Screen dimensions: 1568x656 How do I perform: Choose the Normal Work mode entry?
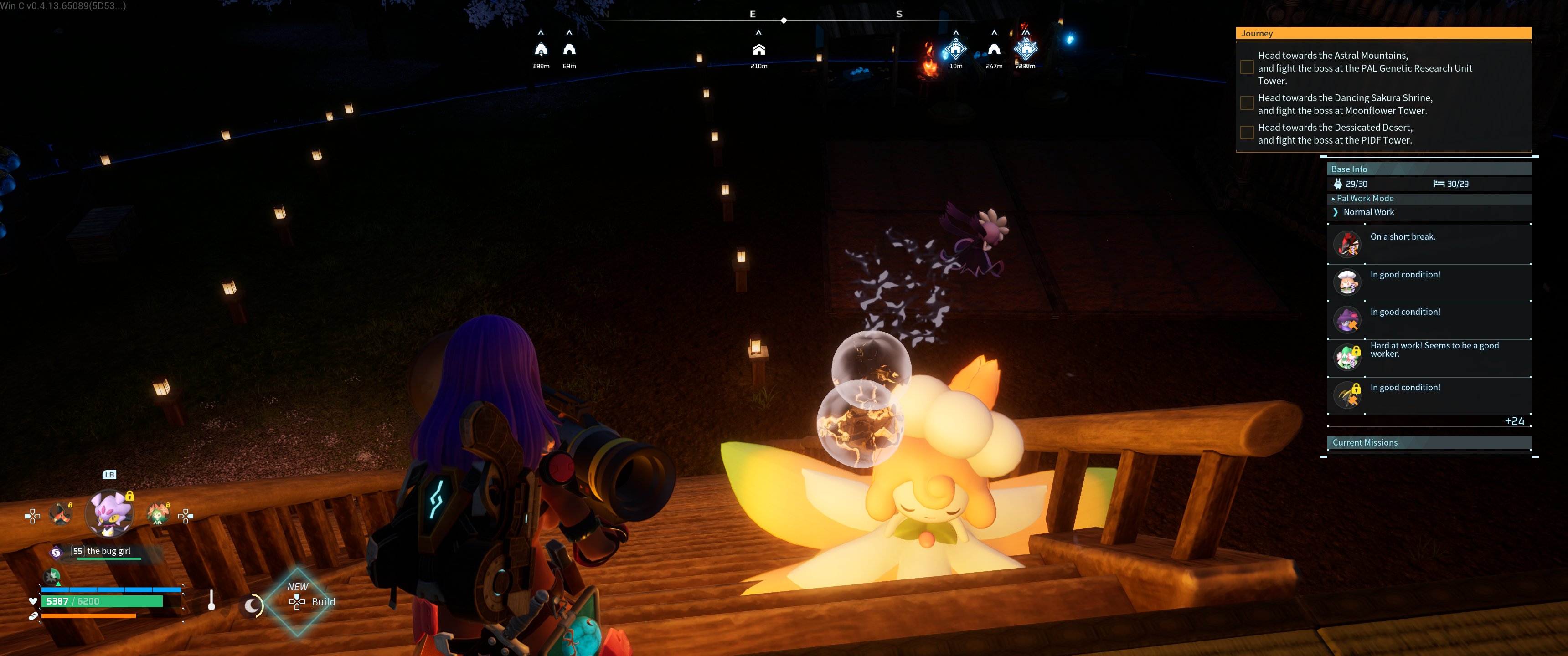[1368, 212]
